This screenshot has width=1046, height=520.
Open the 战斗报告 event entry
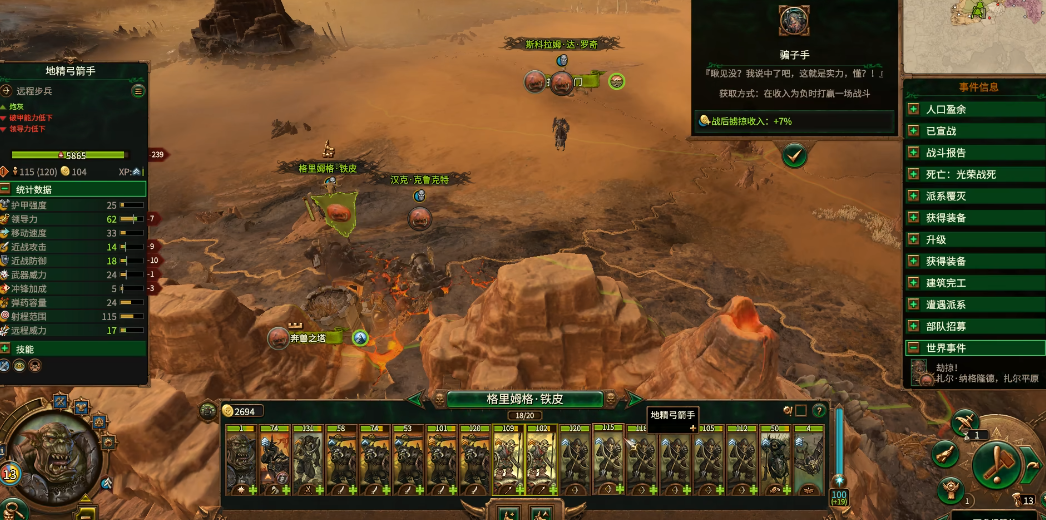[913, 153]
